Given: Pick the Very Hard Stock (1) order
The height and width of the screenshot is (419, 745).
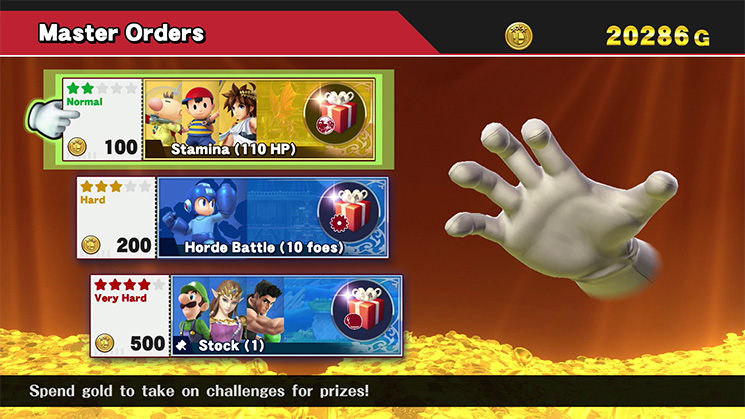Looking at the screenshot, I should 246,316.
